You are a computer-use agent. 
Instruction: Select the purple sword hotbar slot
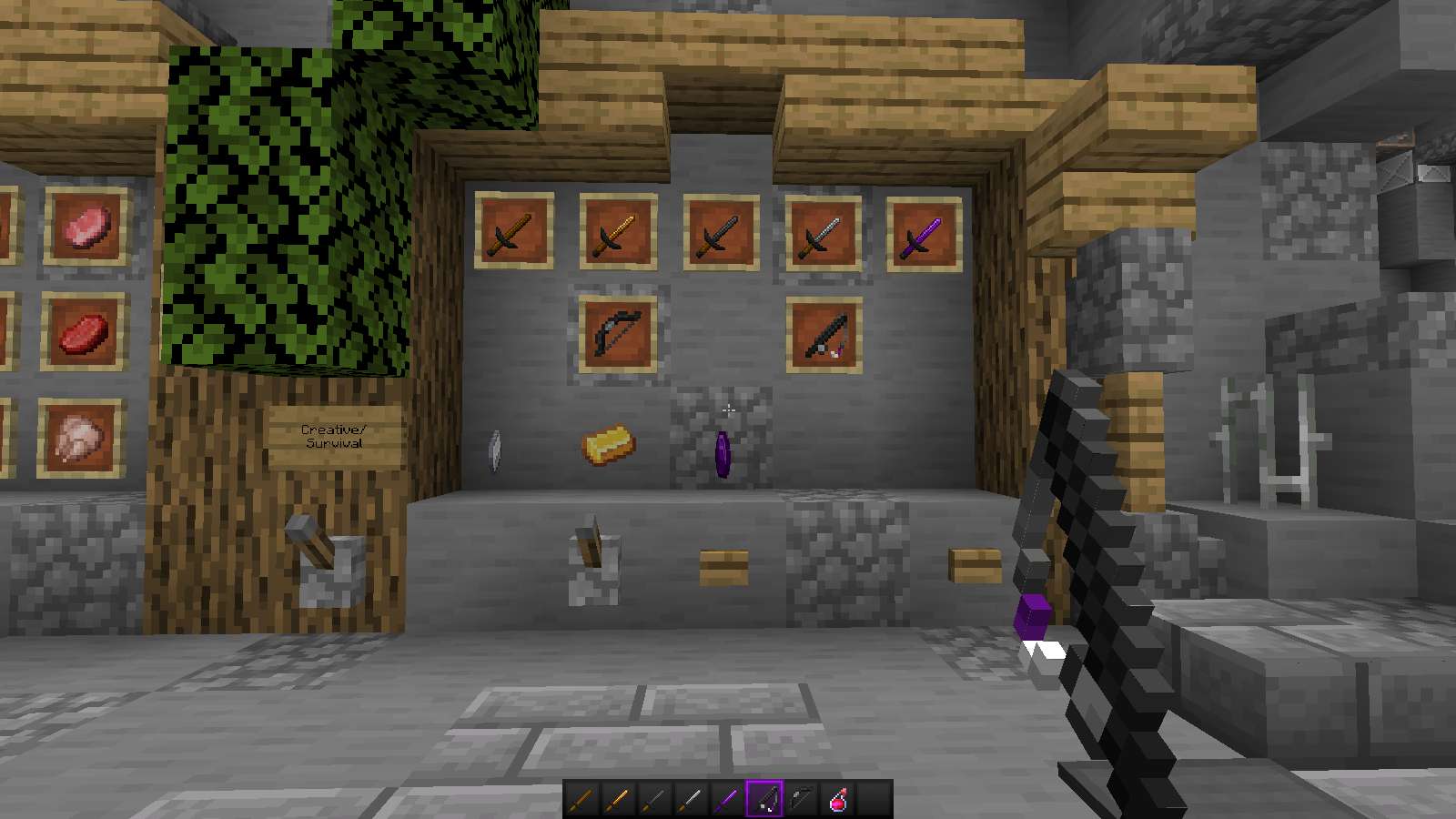click(727, 800)
